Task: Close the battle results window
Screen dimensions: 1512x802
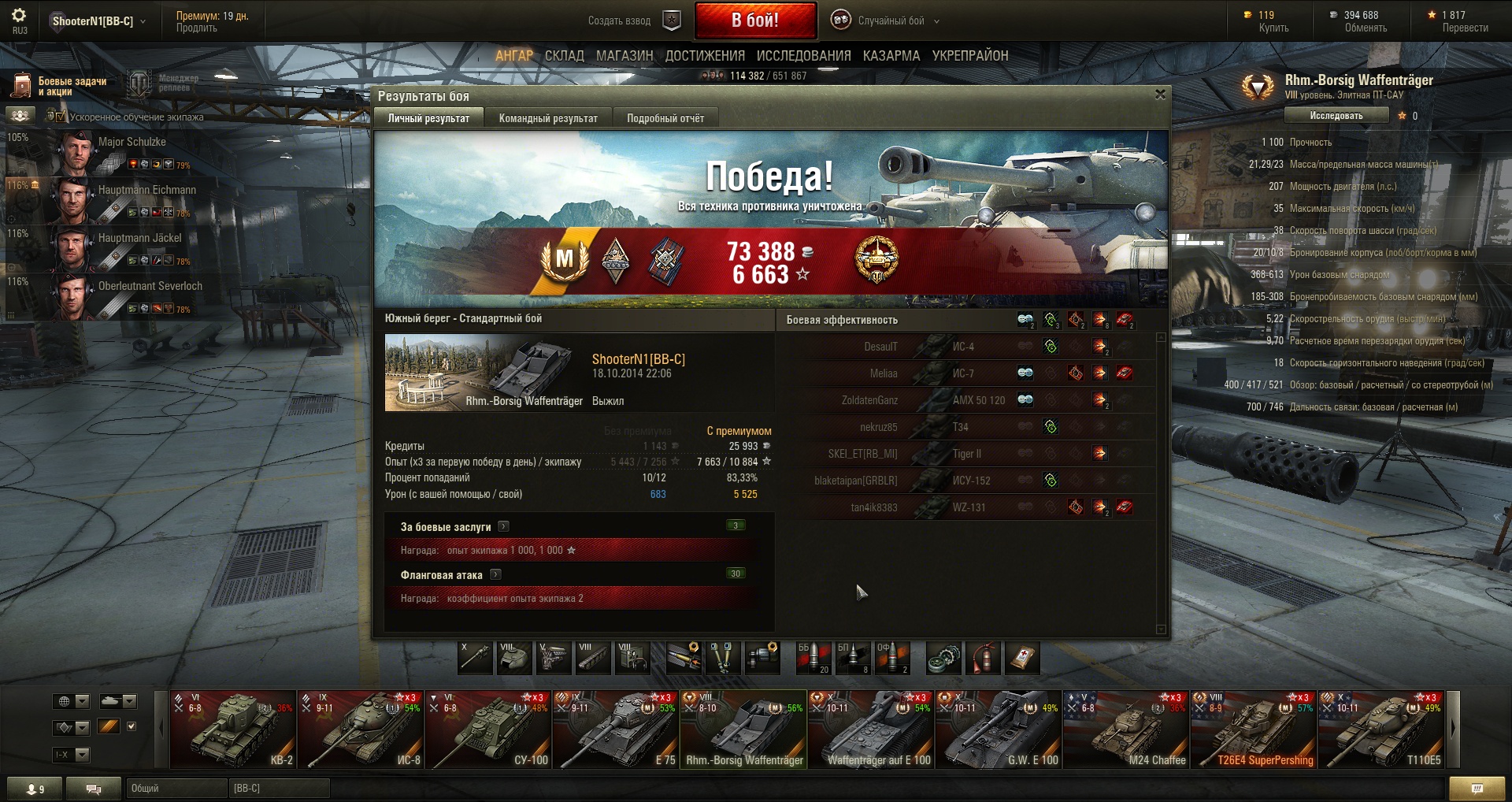Action: 1159,95
